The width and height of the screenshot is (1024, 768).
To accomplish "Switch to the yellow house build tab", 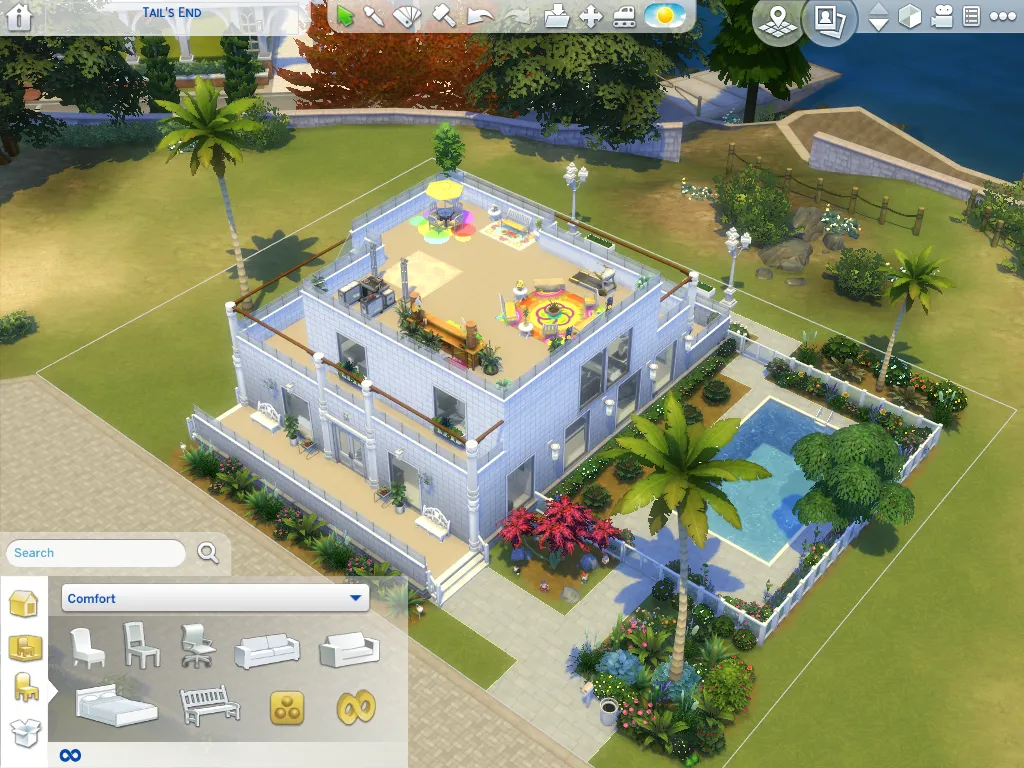I will pos(23,604).
